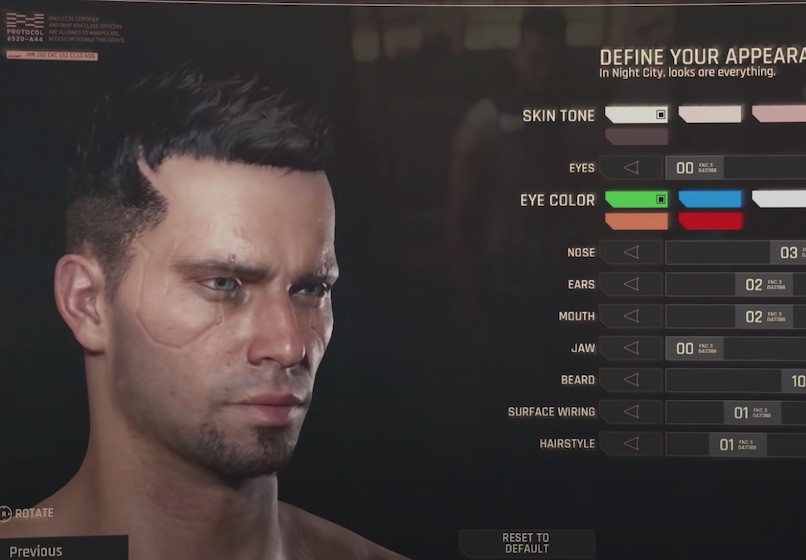Cycle the Beard style backward
The height and width of the screenshot is (560, 806).
(x=631, y=380)
